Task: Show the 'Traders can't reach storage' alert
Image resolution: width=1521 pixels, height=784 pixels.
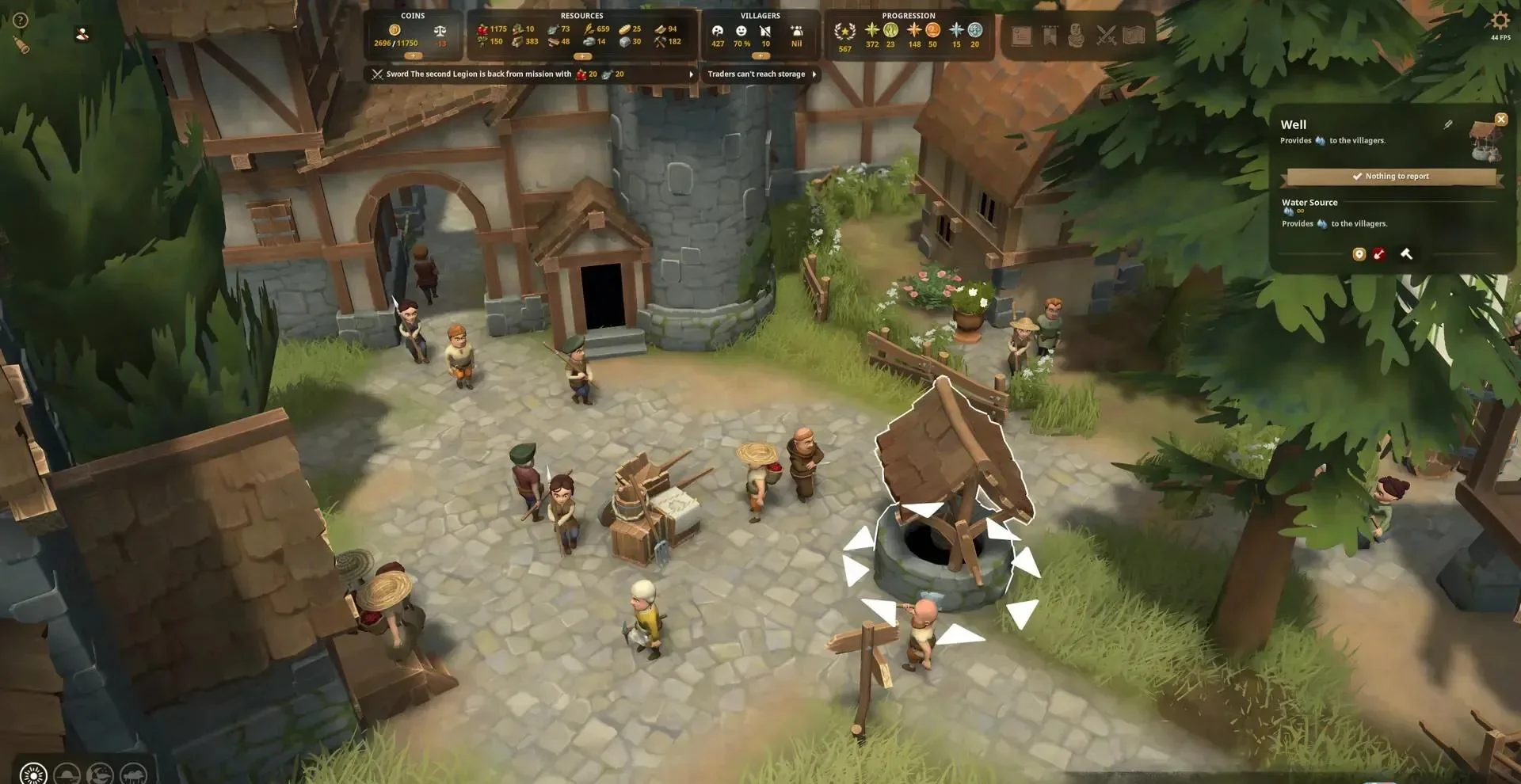Action: 760,74
